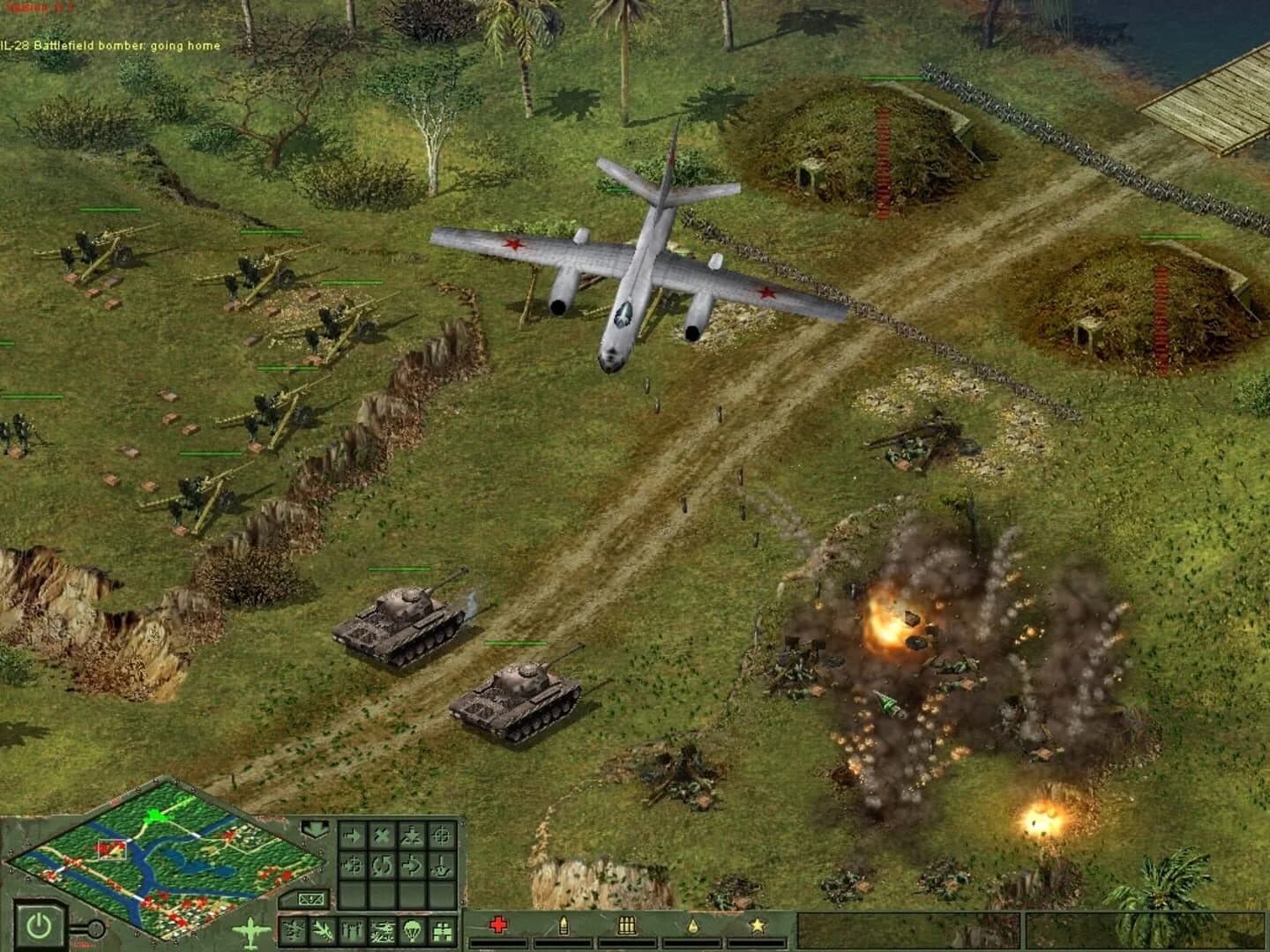This screenshot has height=952, width=1270.
Task: Click the gold star experience button
Action: point(758,926)
